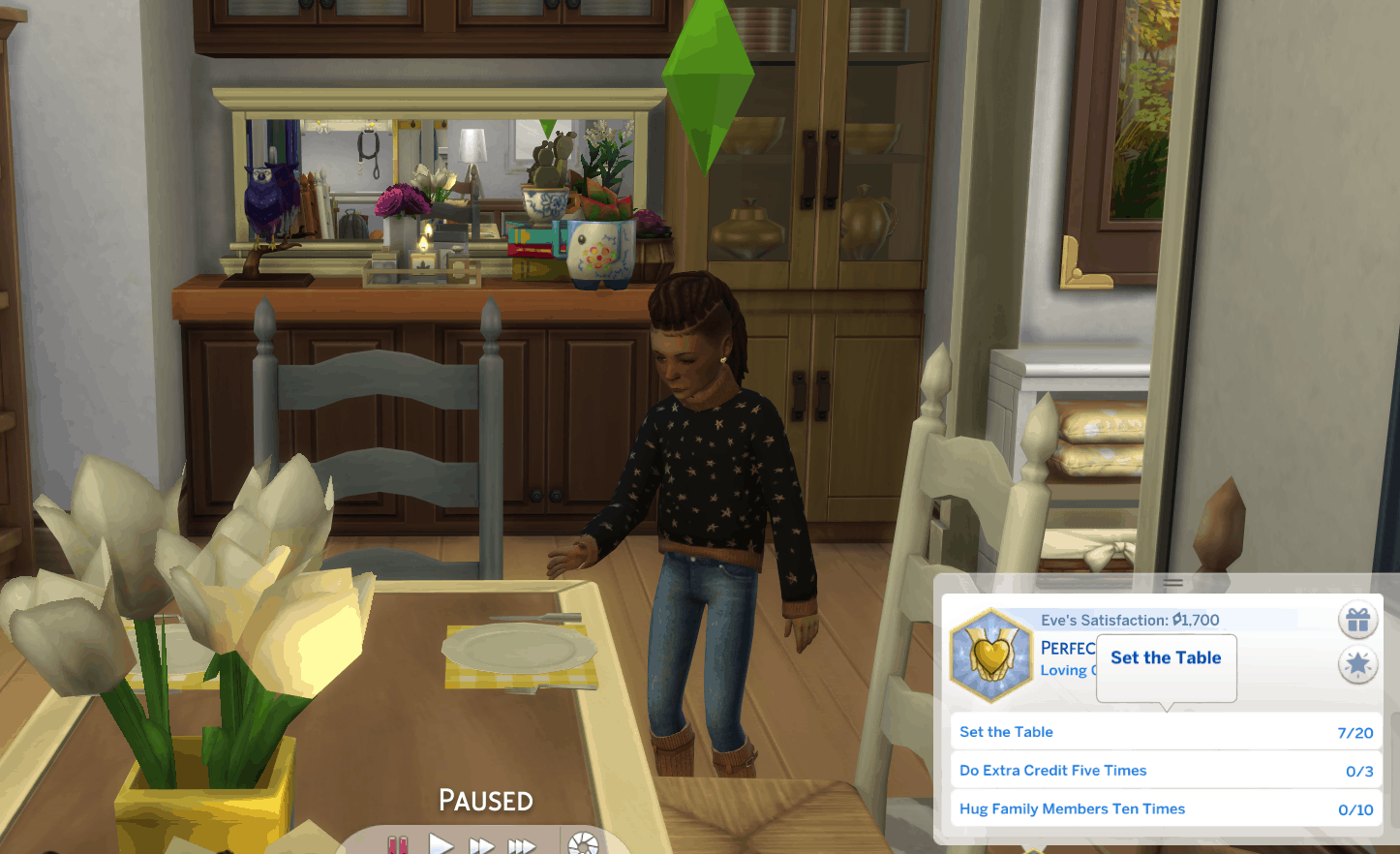Resume play at normal speed
1400x854 pixels.
(441, 844)
